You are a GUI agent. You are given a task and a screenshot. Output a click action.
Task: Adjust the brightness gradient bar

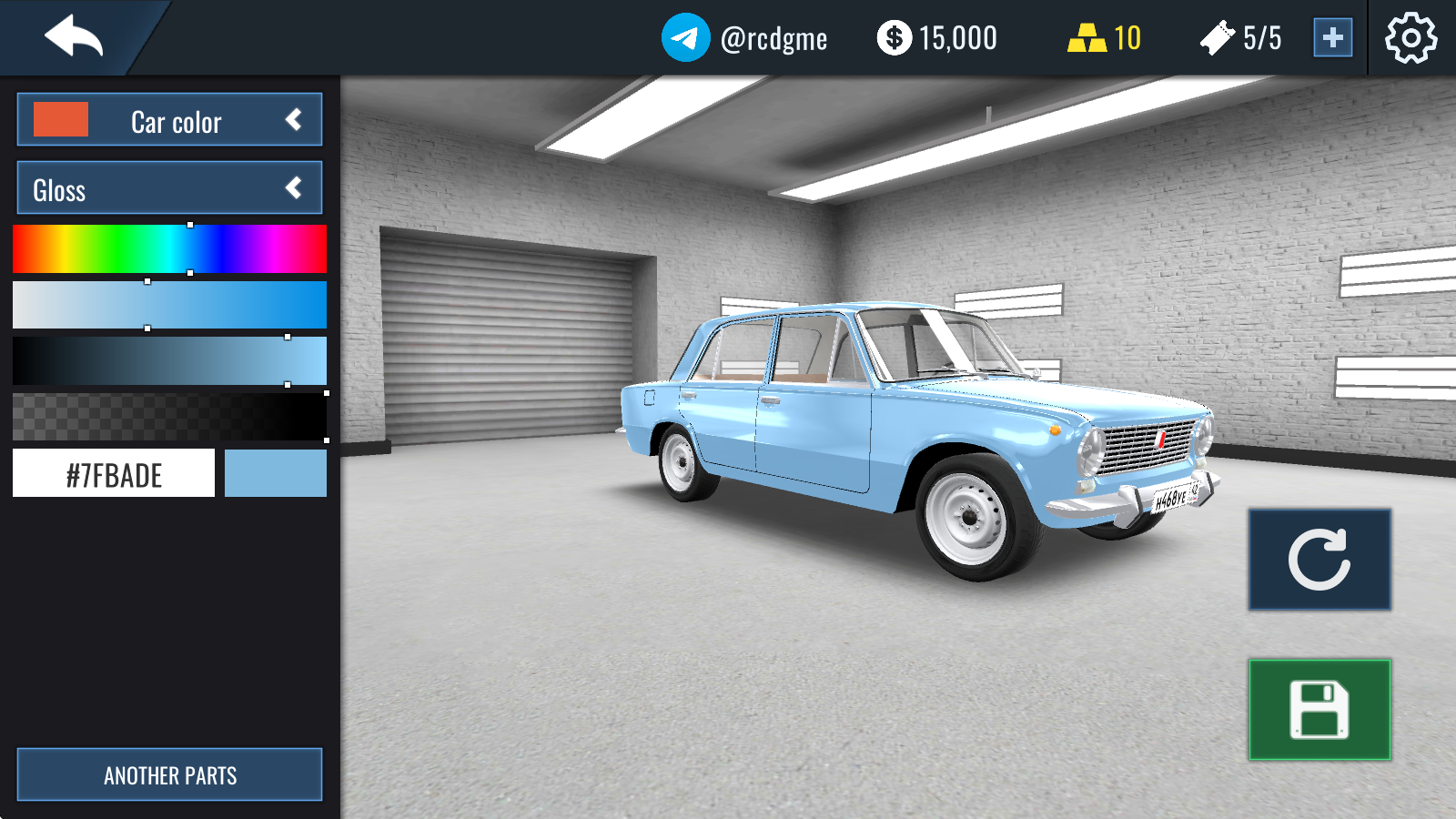click(x=169, y=361)
